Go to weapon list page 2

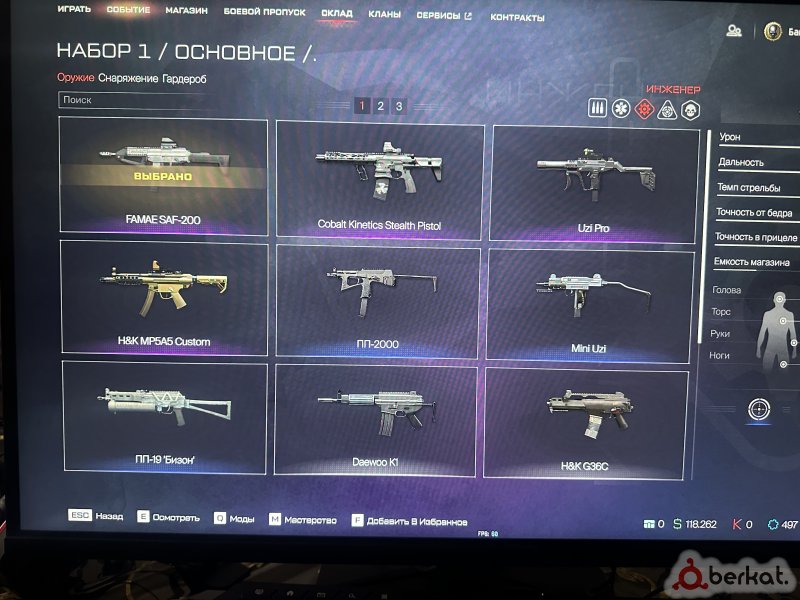point(380,106)
